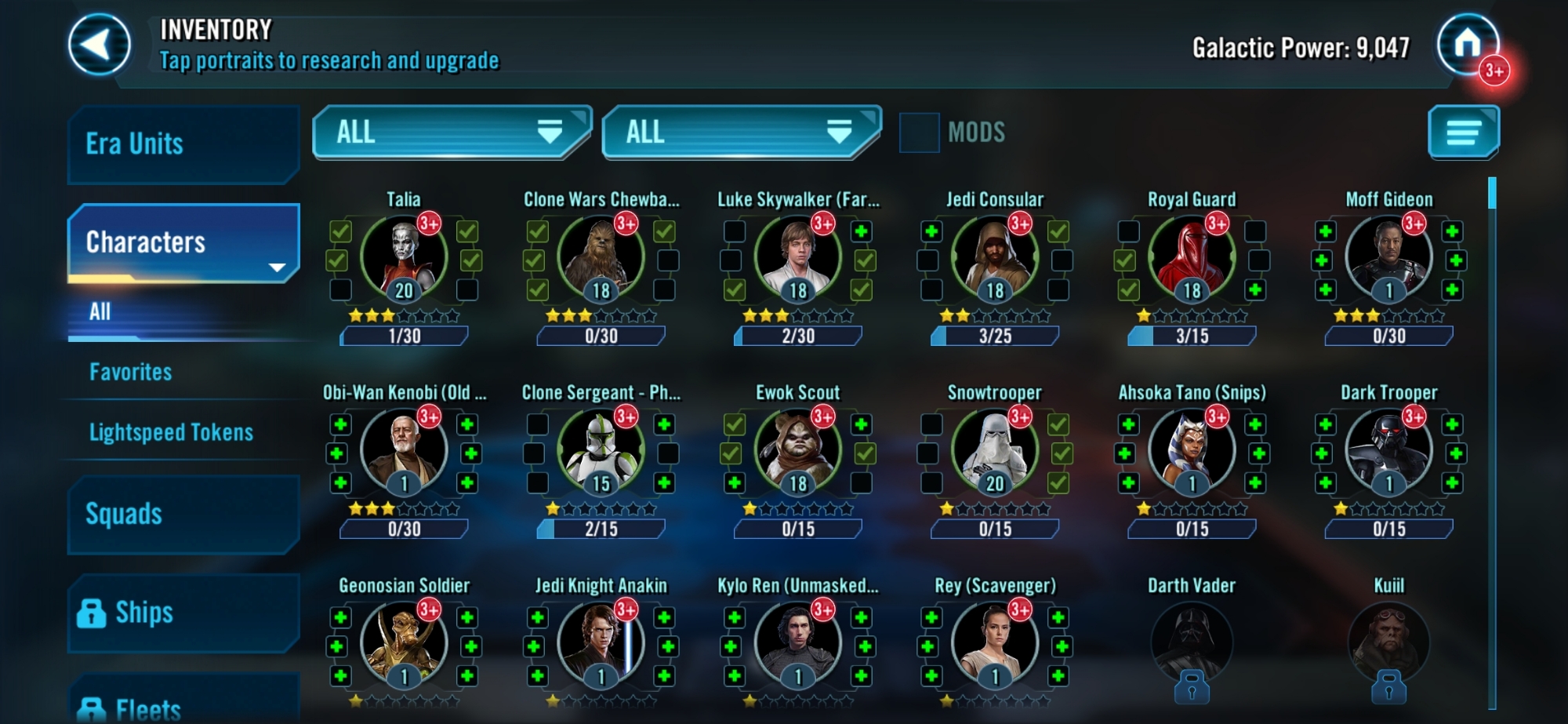Toggle the MODS checkbox
Screen dimensions: 1568x724
(919, 132)
